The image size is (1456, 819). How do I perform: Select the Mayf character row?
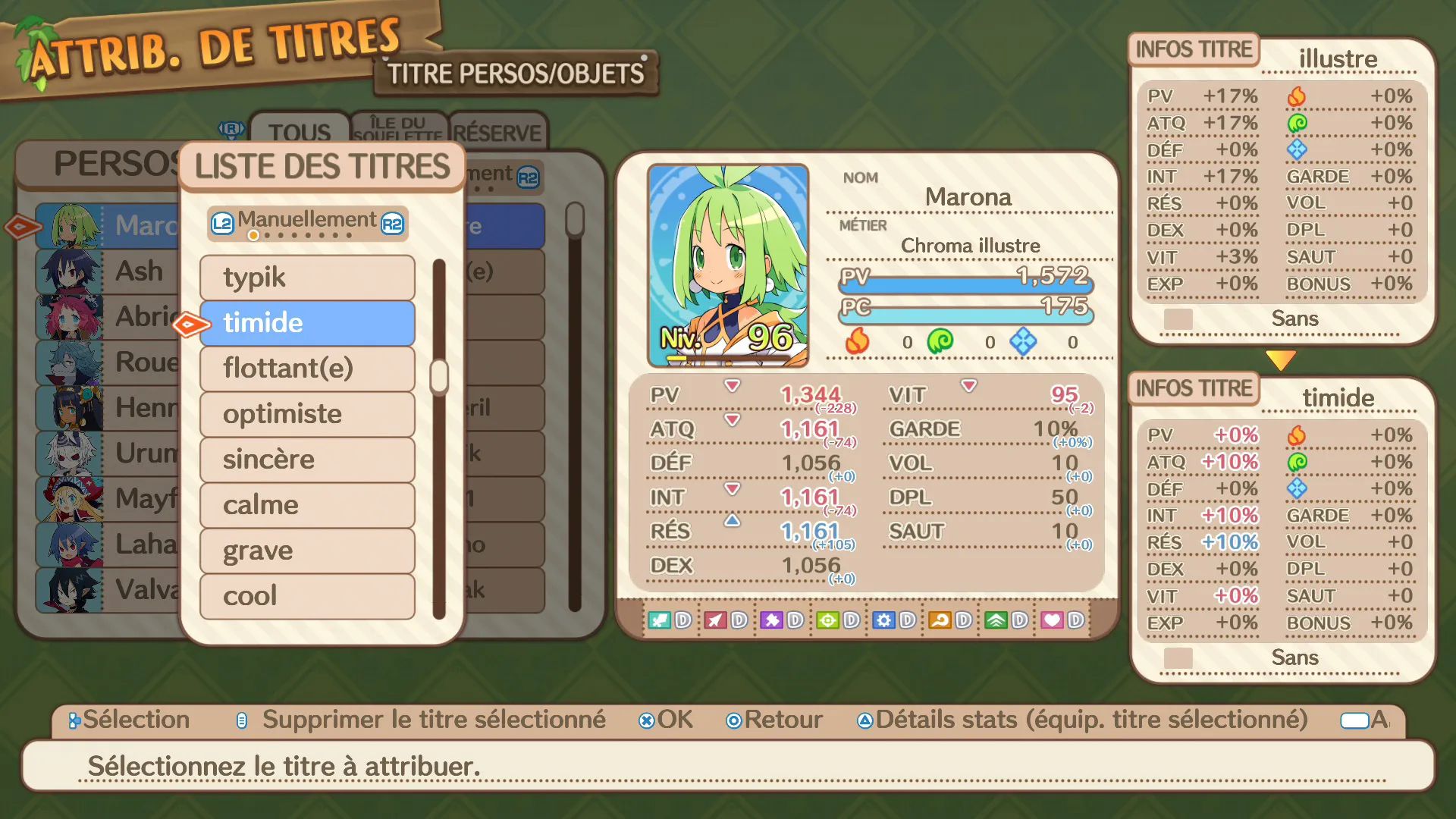tap(106, 499)
